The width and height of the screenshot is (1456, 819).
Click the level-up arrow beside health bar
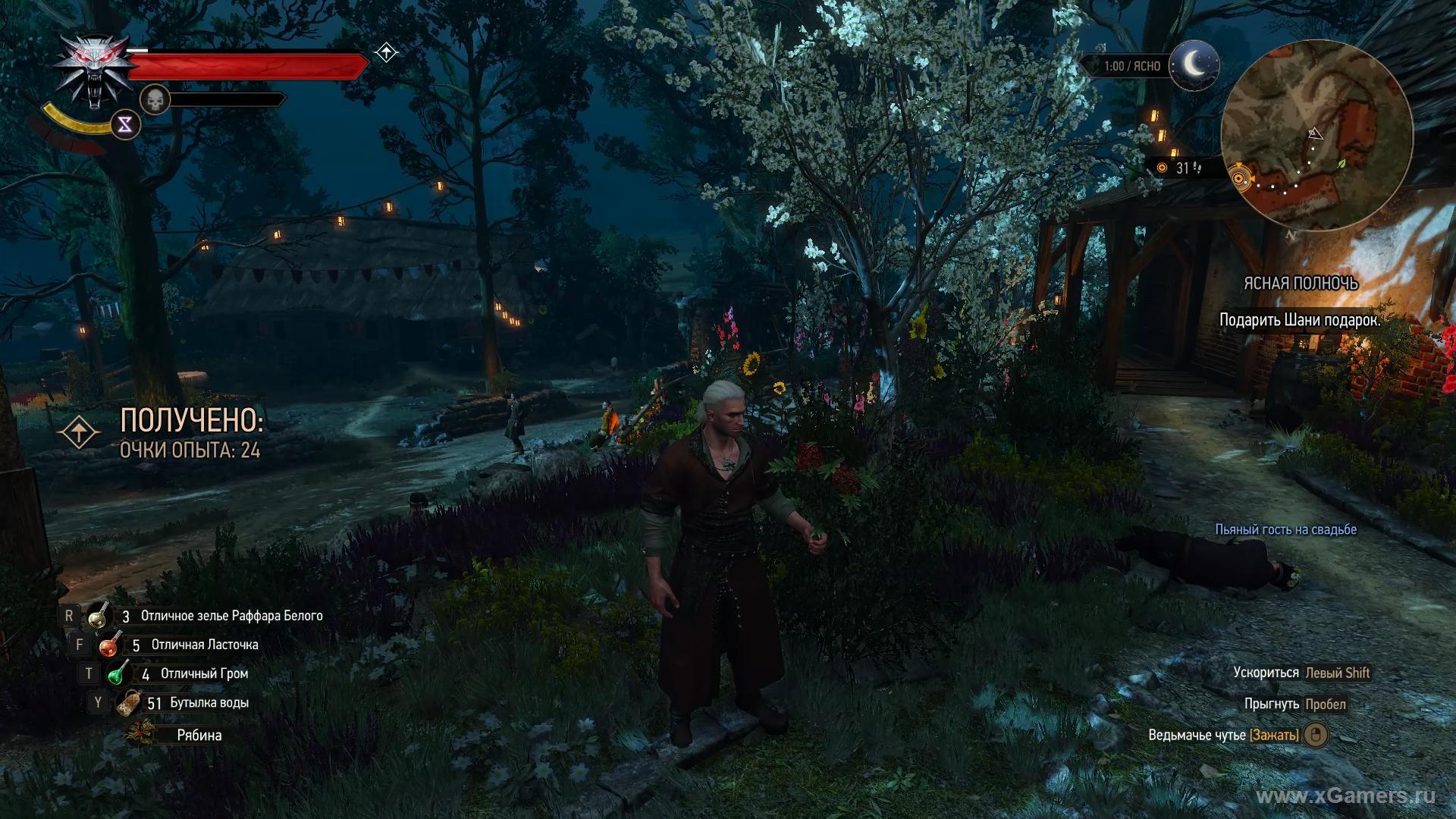click(386, 52)
